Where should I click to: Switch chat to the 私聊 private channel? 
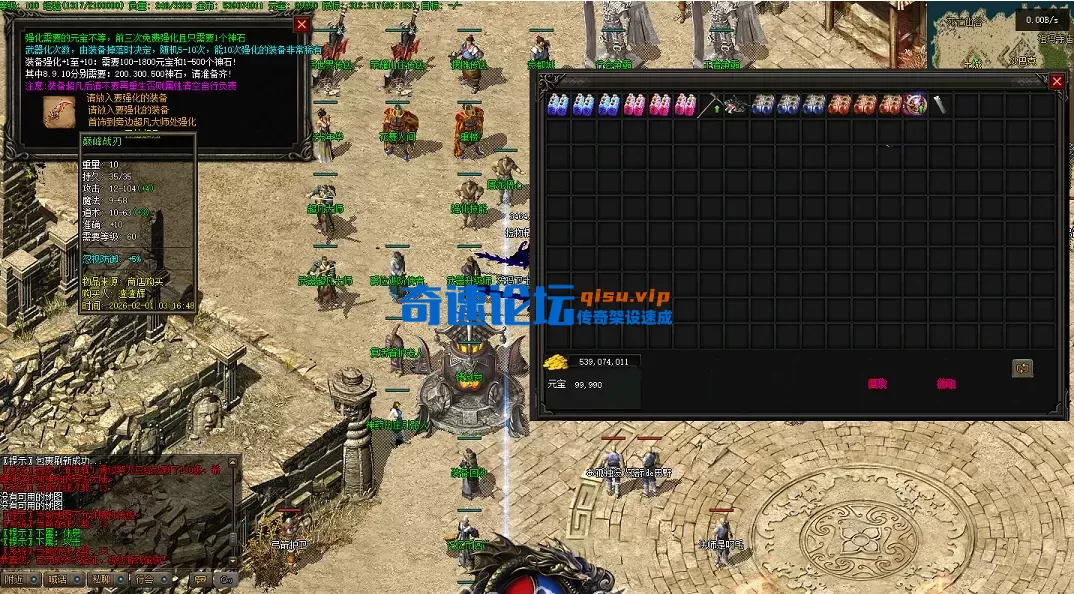point(100,579)
